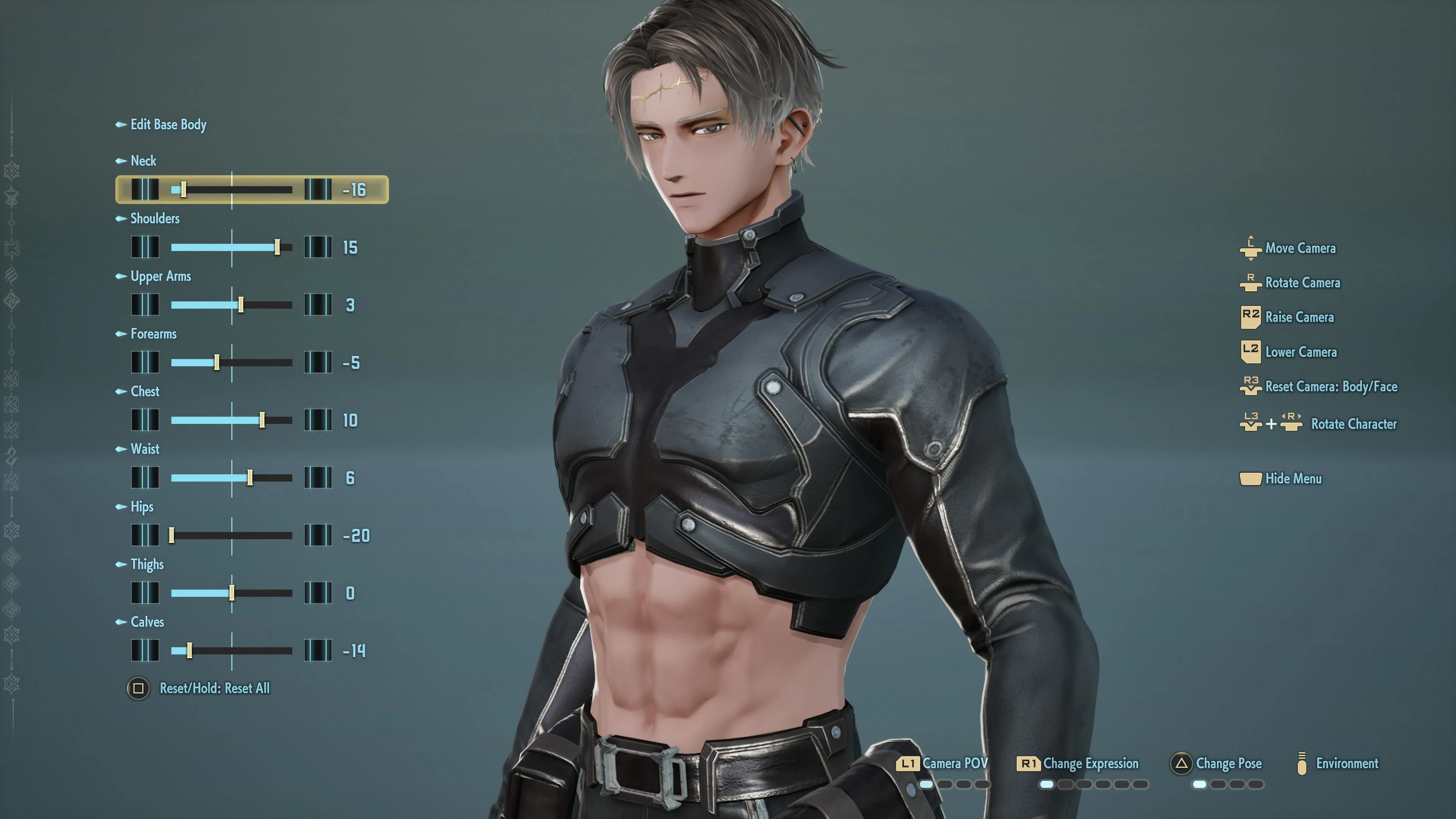The height and width of the screenshot is (819, 1456).
Task: Click Hide Menu
Action: click(1294, 479)
